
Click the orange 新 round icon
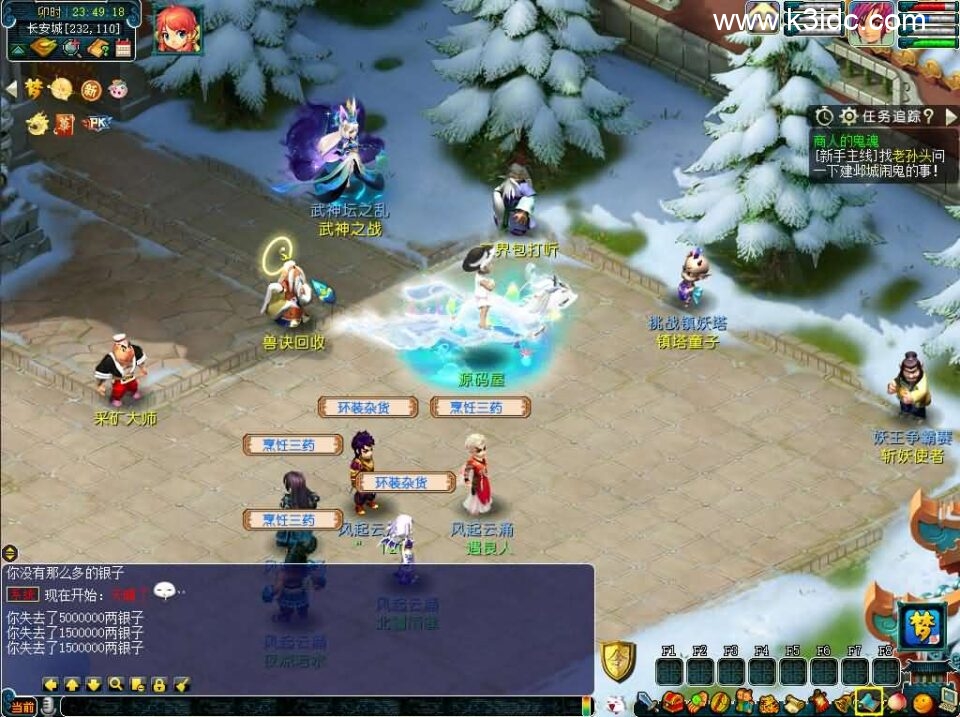click(90, 89)
